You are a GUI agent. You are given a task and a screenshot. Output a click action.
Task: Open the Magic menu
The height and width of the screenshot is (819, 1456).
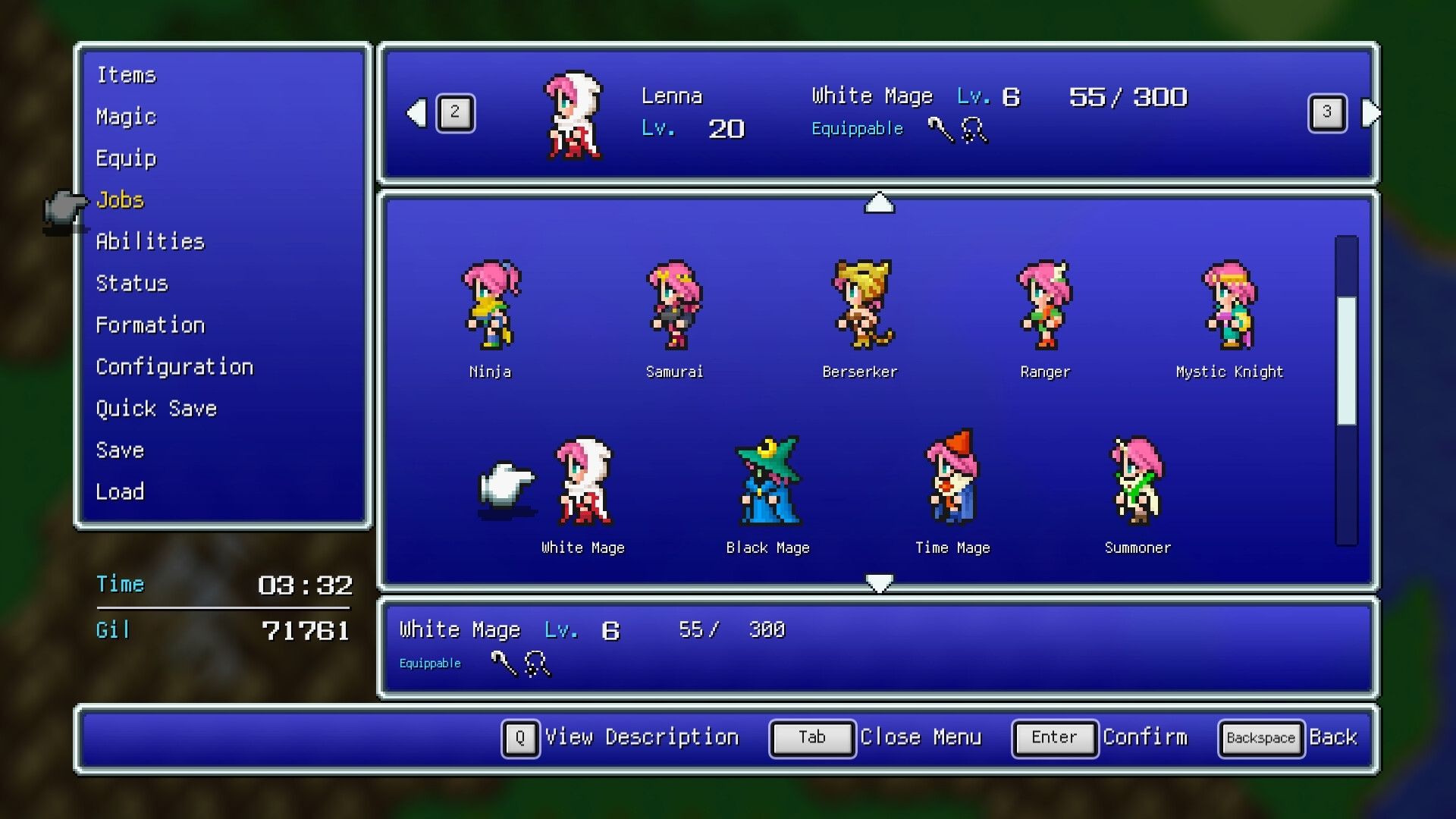click(x=125, y=117)
